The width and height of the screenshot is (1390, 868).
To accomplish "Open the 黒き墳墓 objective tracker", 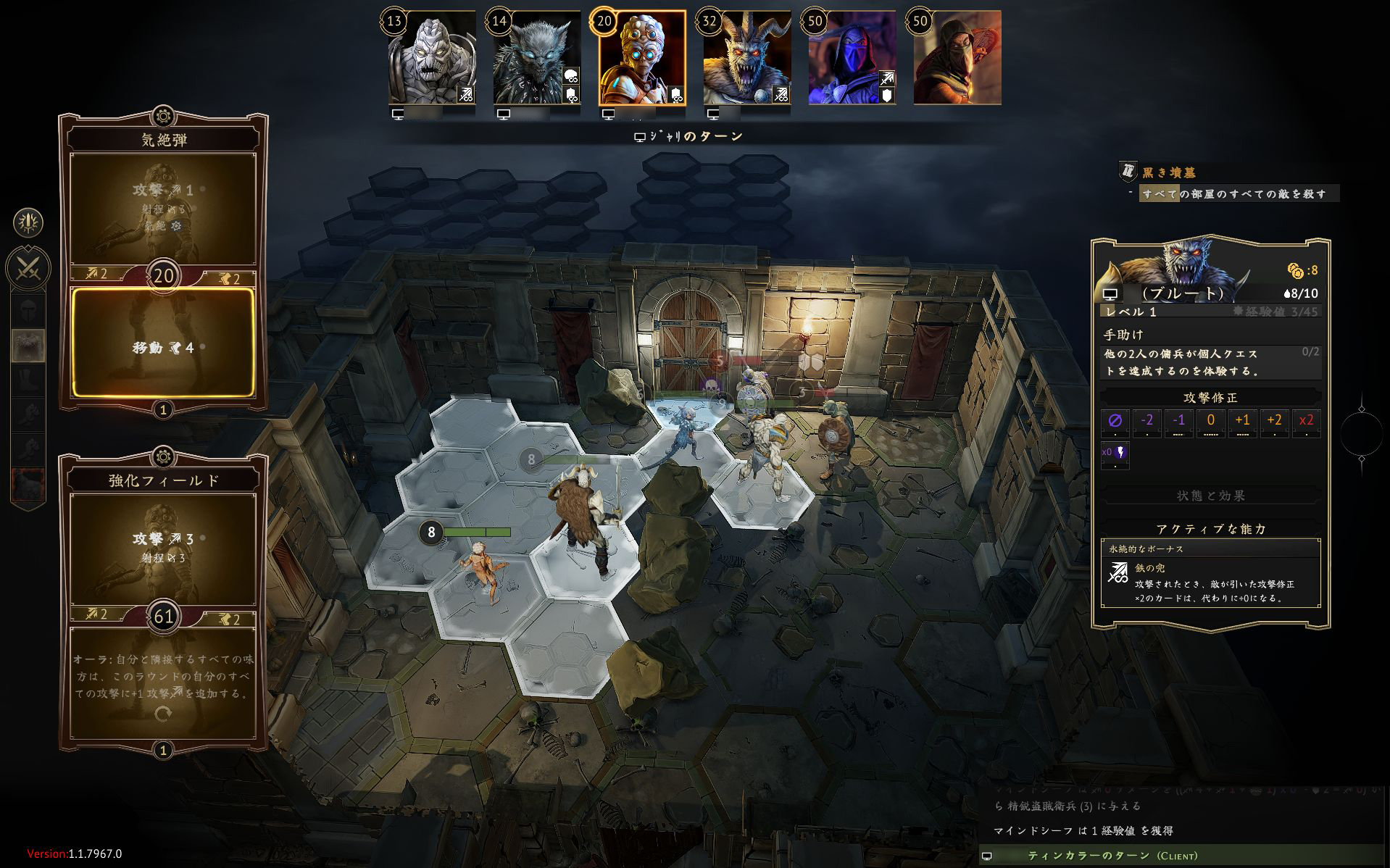I will pos(1168,172).
